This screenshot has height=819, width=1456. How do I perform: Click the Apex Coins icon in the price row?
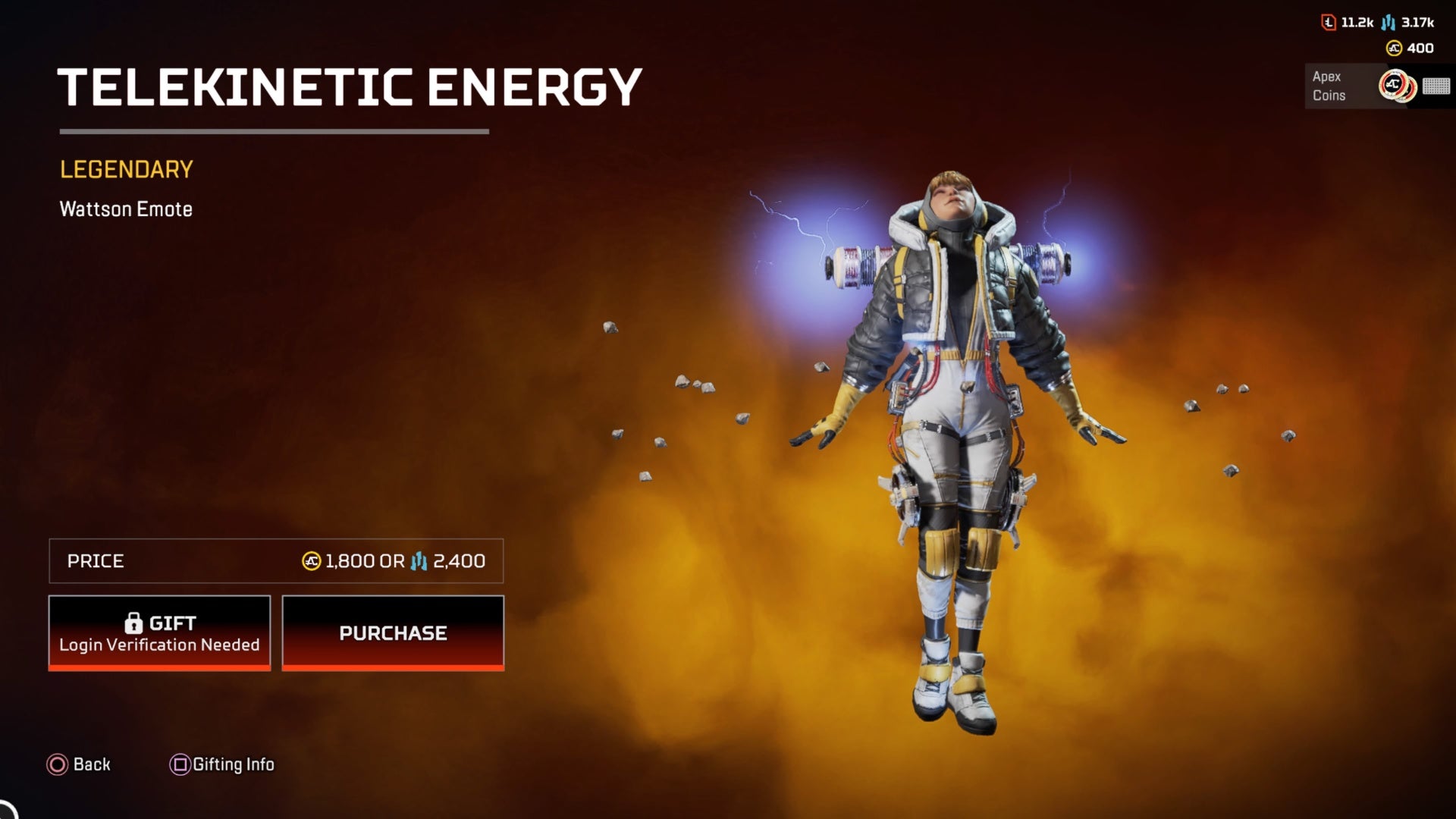coord(312,562)
